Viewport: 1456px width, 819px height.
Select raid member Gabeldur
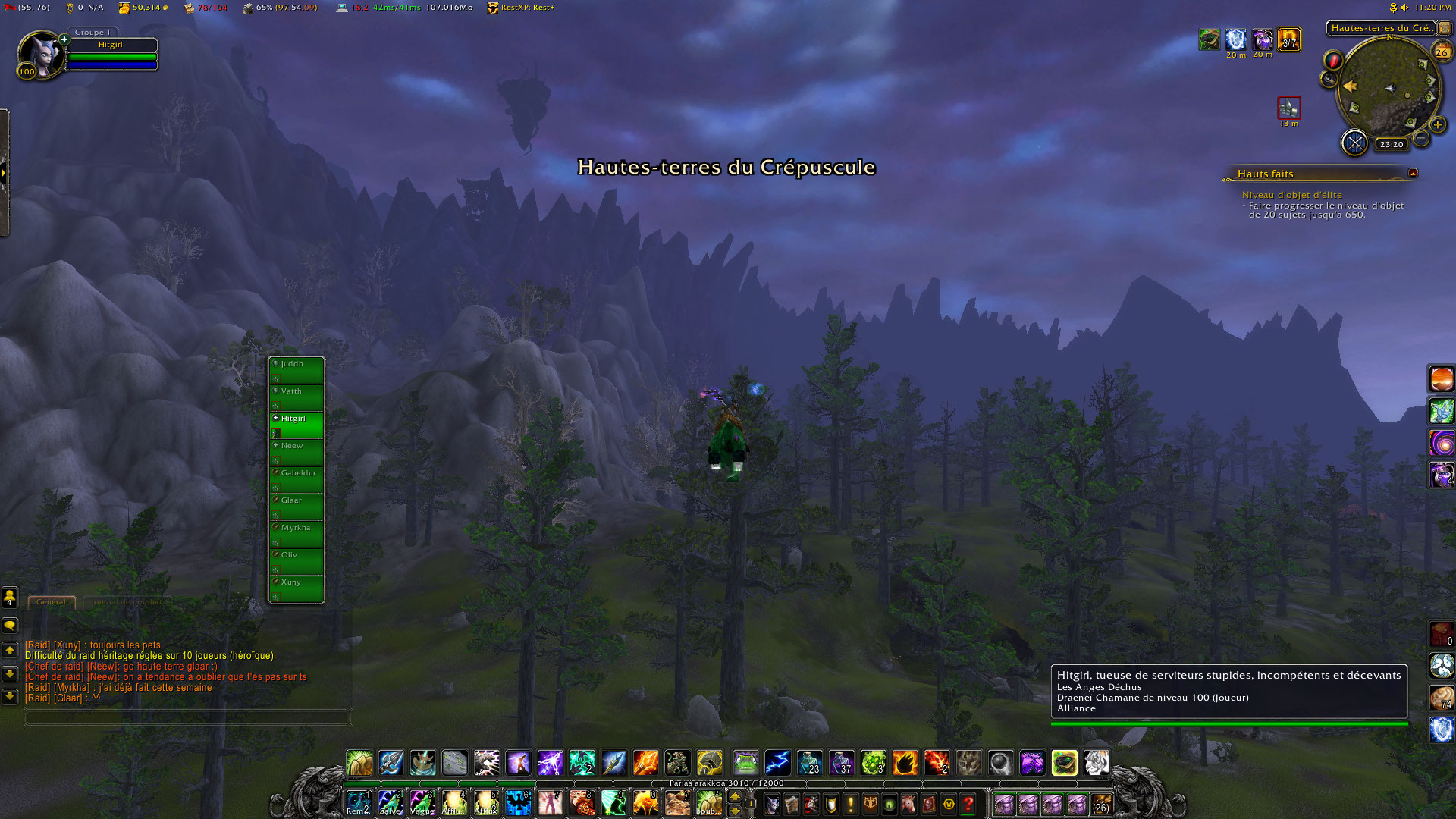(297, 479)
